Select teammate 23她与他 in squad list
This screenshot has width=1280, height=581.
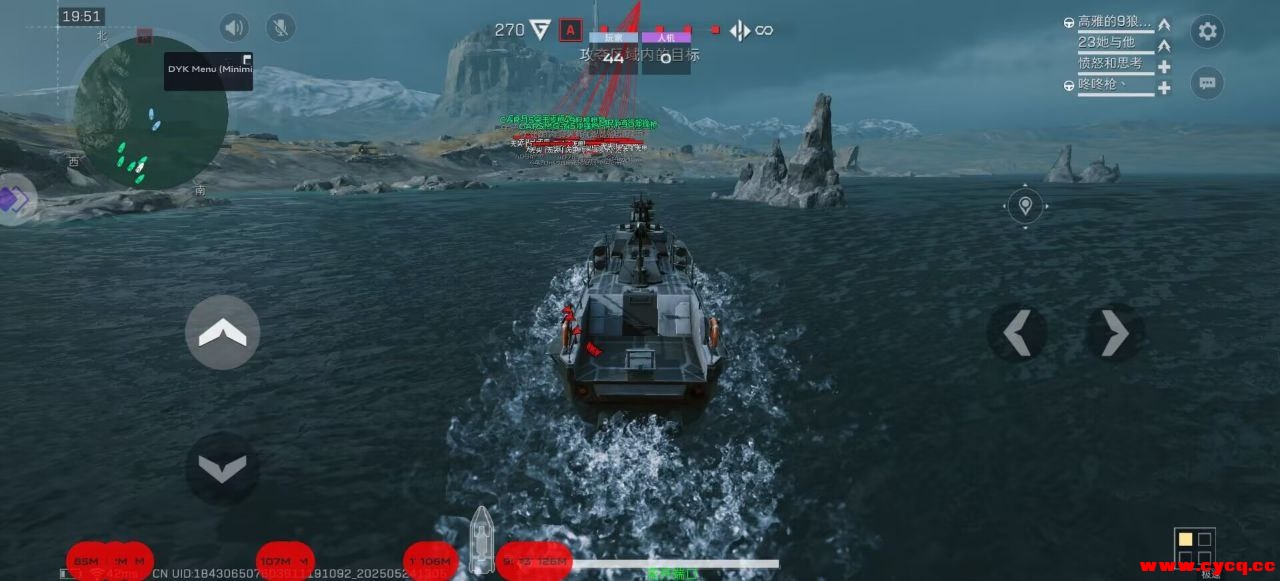(1106, 42)
